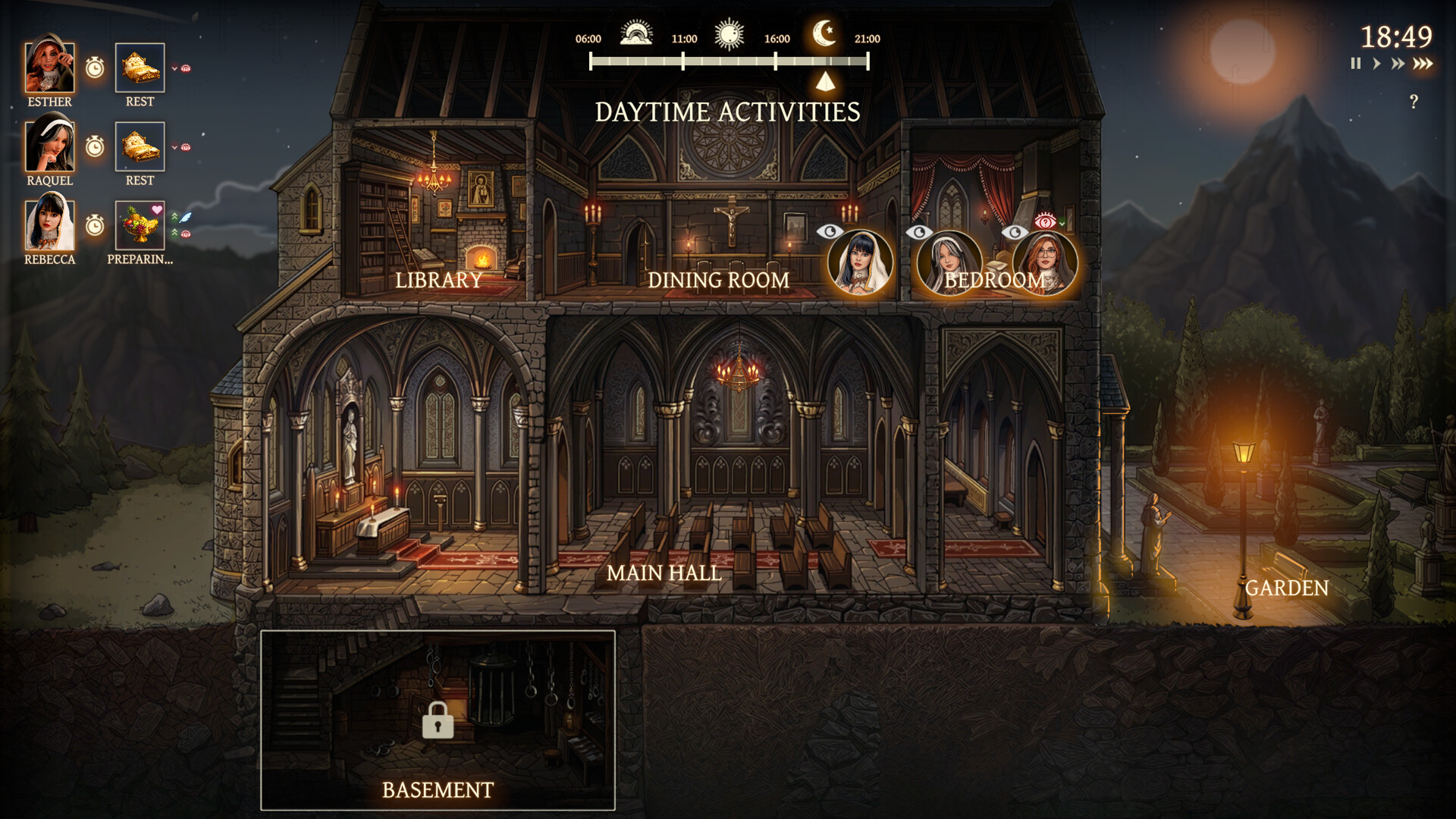1456x819 pixels.
Task: Set time to triple-arrow fastest speed
Action: [1423, 64]
